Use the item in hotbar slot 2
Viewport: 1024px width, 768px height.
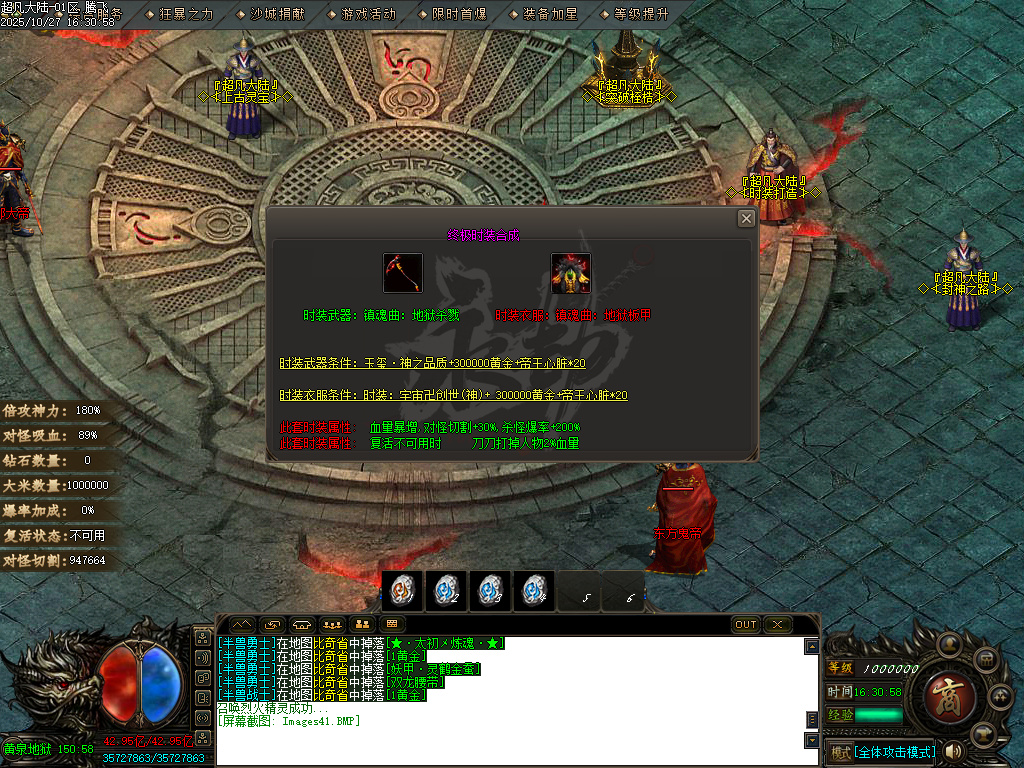click(446, 591)
